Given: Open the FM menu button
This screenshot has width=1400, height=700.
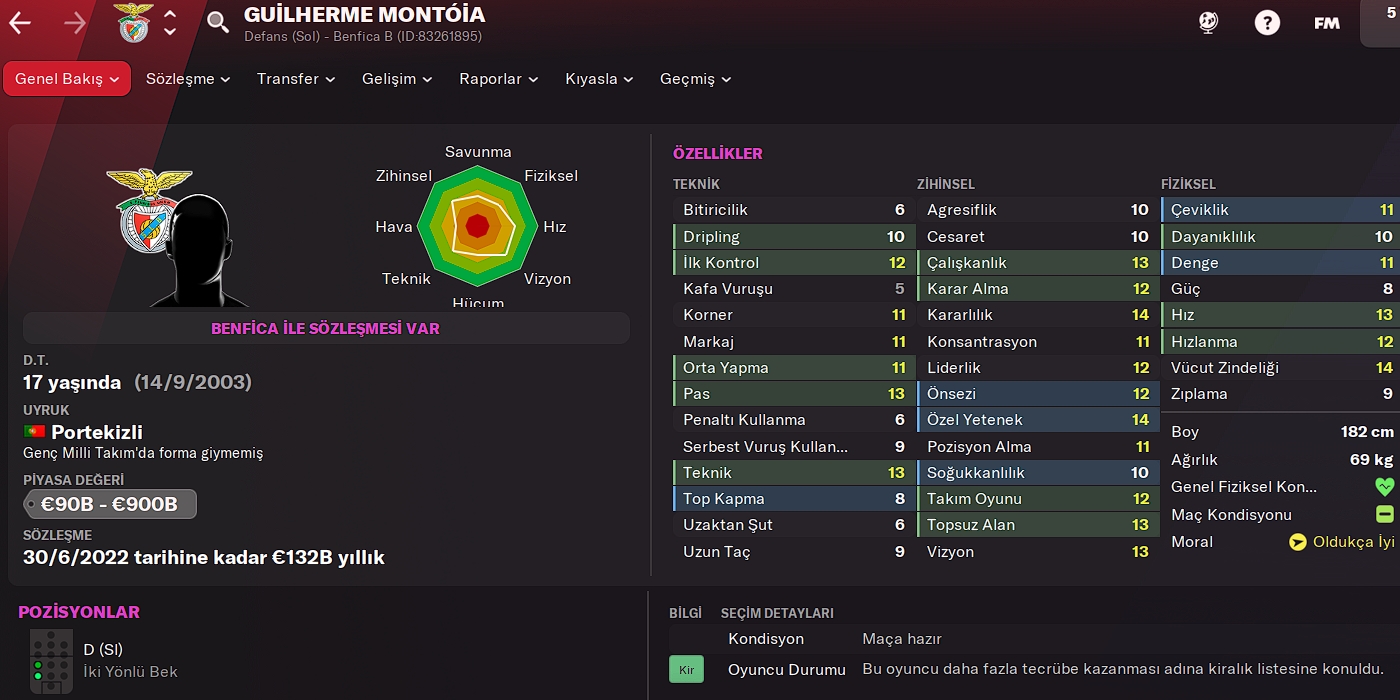Looking at the screenshot, I should 1327,23.
